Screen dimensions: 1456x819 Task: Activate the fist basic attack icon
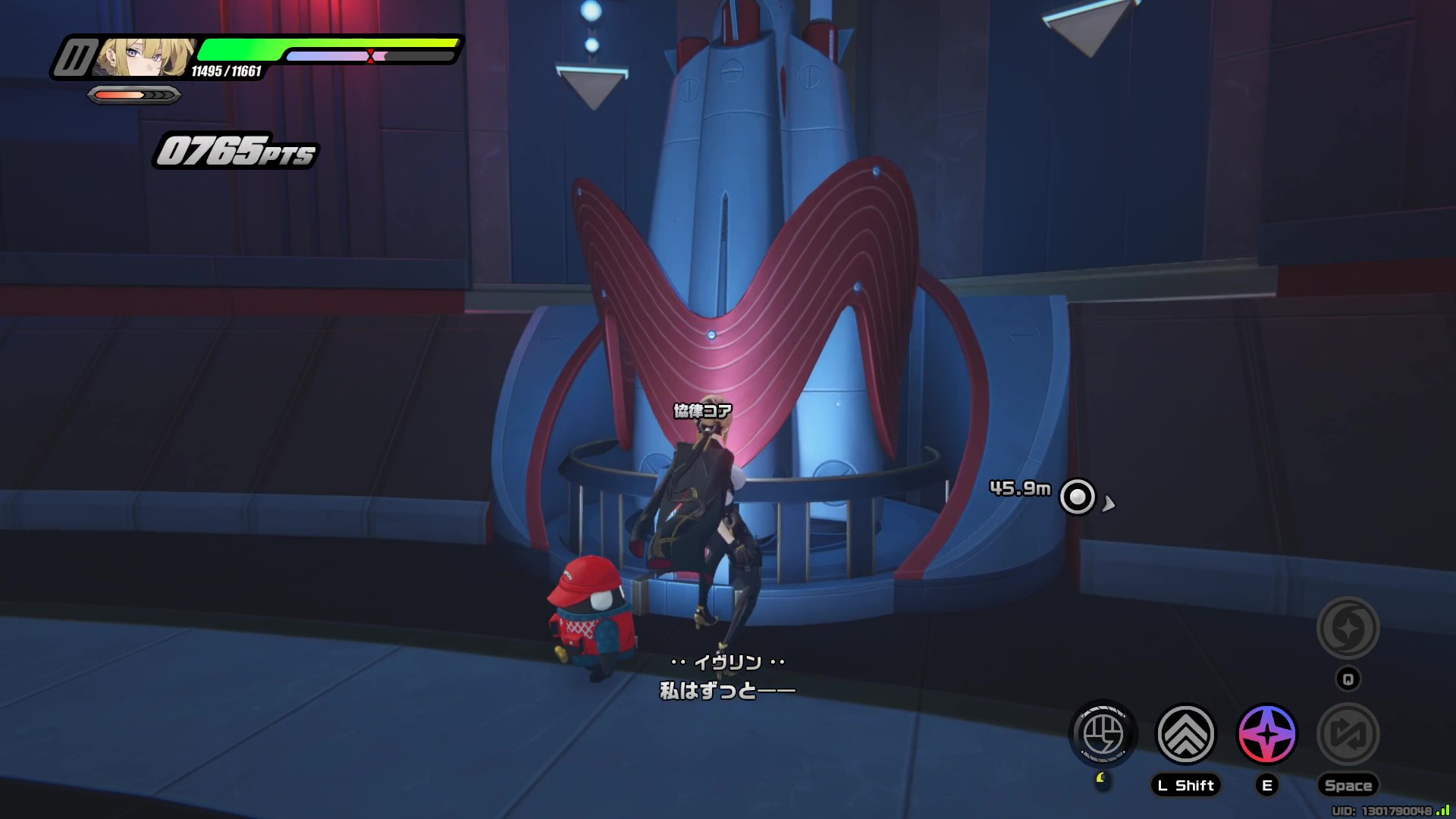click(1103, 734)
